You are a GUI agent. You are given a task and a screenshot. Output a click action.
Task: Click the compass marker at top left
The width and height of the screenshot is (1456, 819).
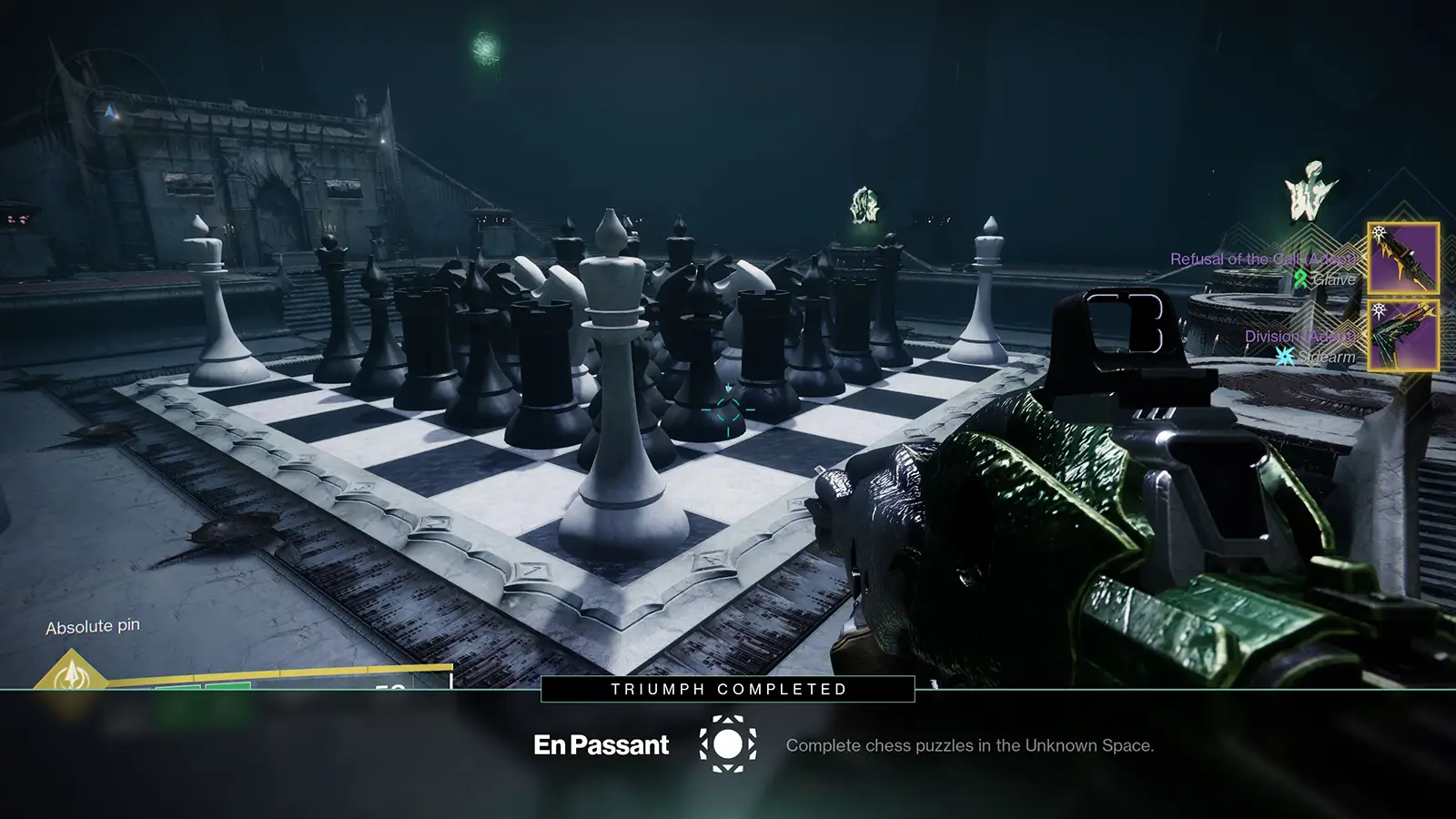pos(107,112)
